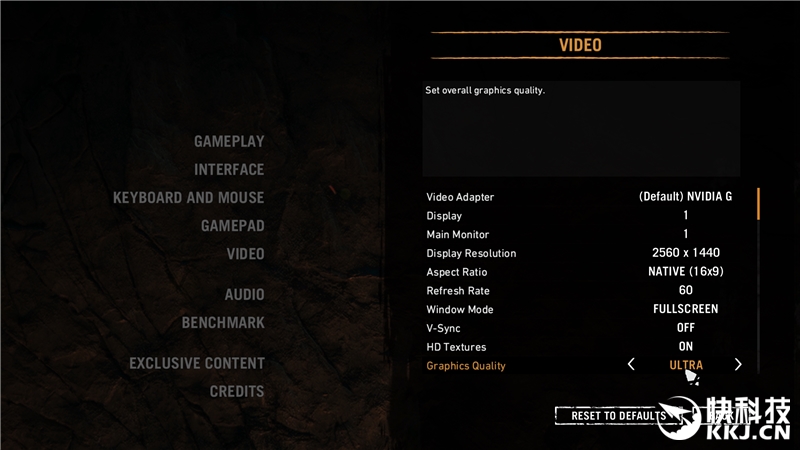
Task: Switch to the Audio settings
Action: (x=244, y=295)
